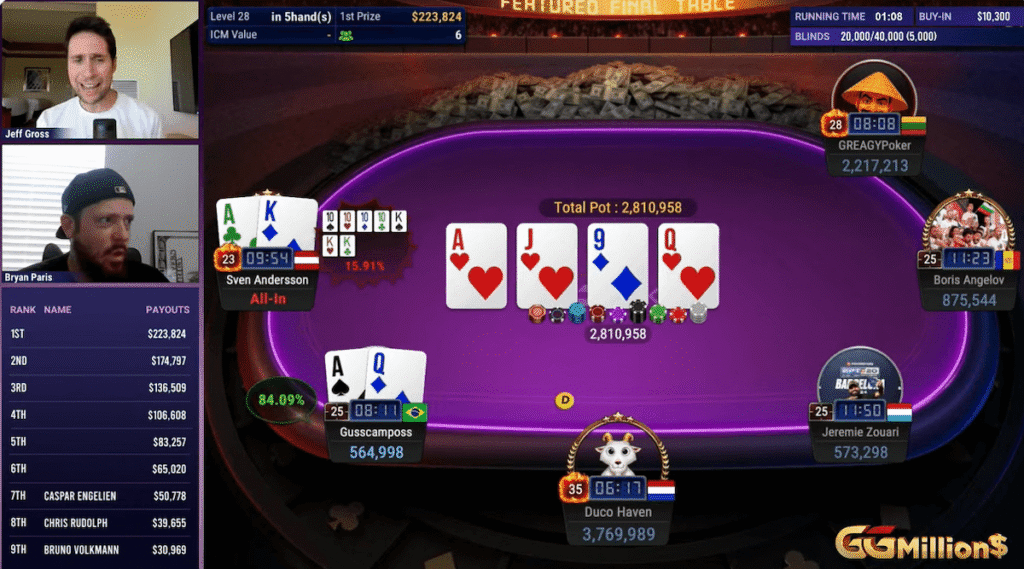Viewport: 1024px width, 569px height.
Task: Select the 7th place Caspar Engelien row
Action: tap(100, 496)
